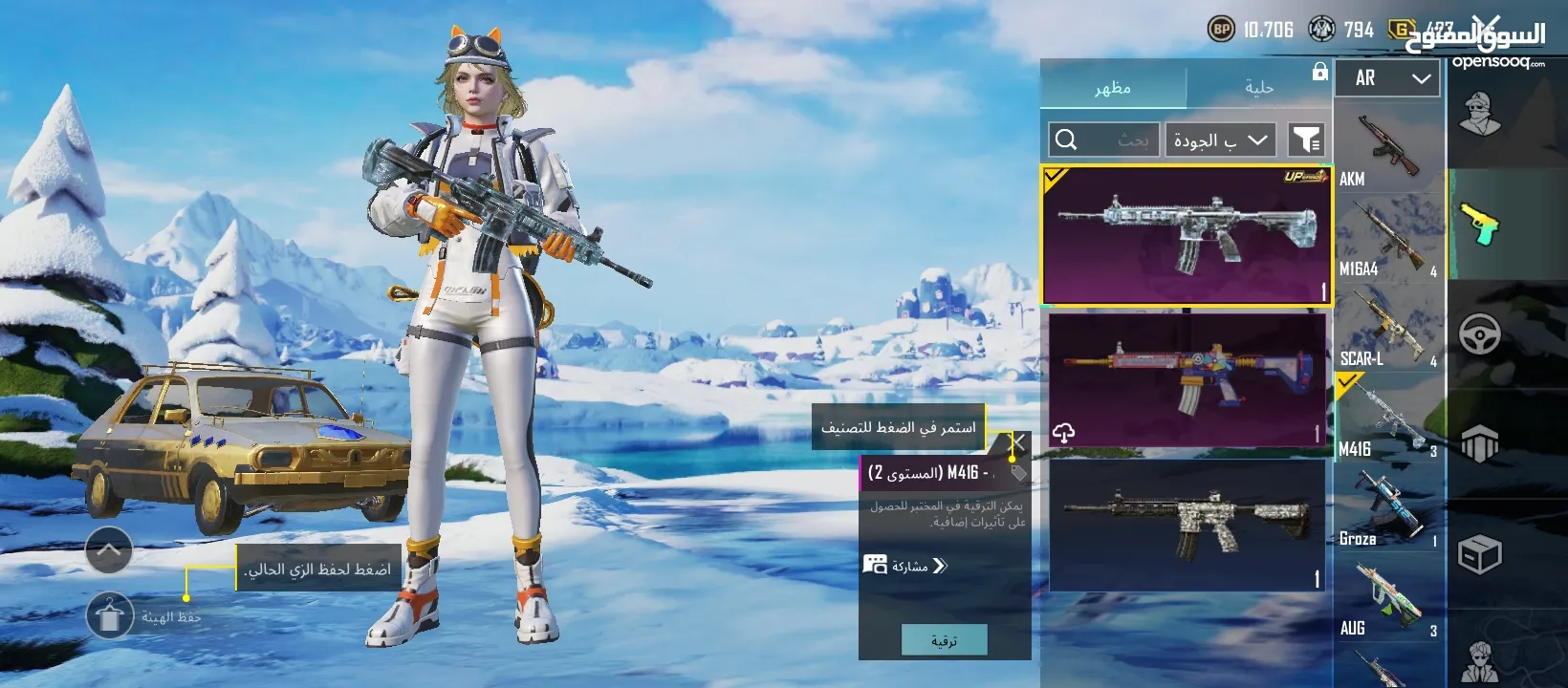The image size is (1568, 688).
Task: Choose AUG in the weapon list
Action: (1387, 599)
